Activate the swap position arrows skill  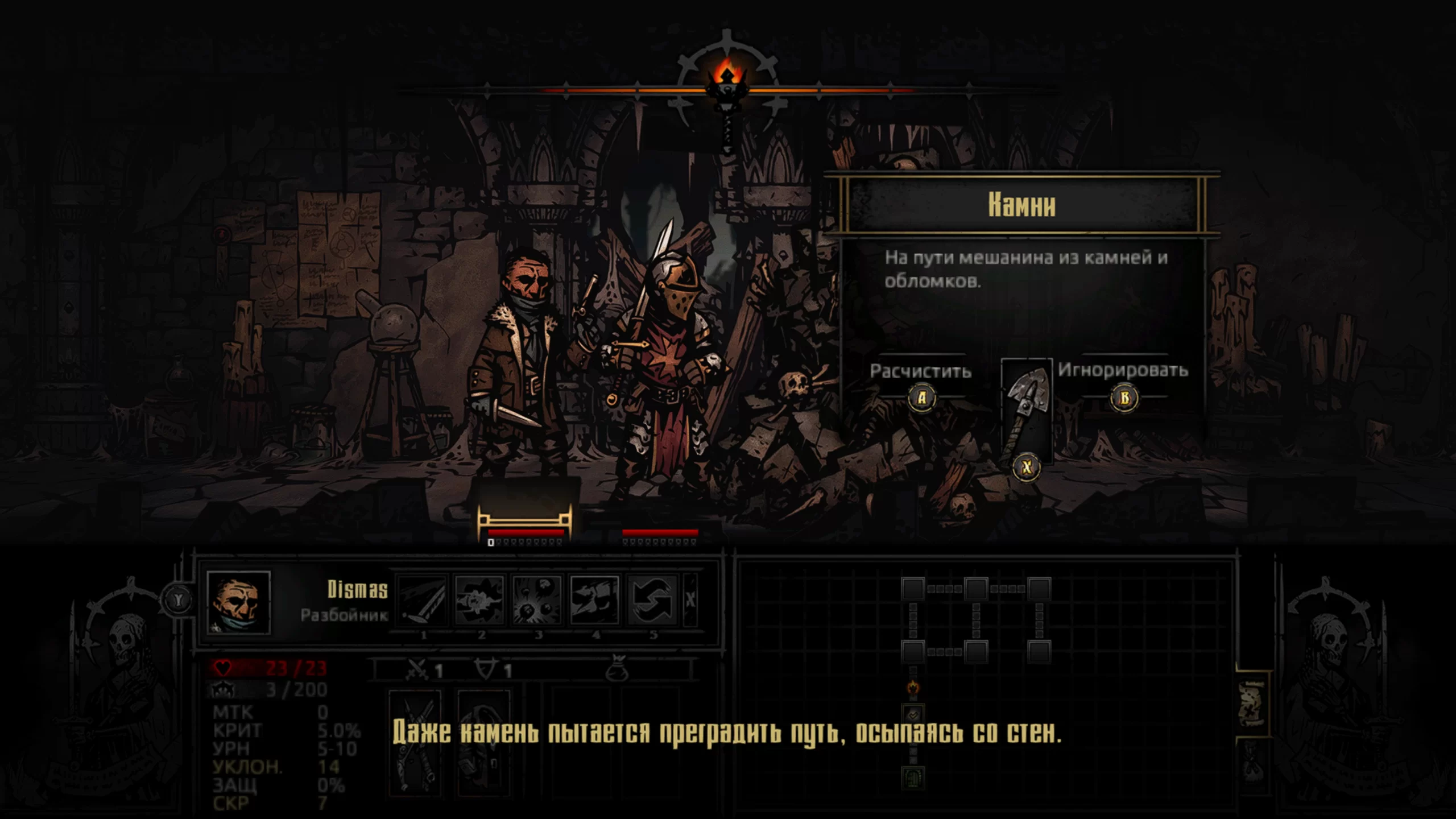tap(652, 600)
